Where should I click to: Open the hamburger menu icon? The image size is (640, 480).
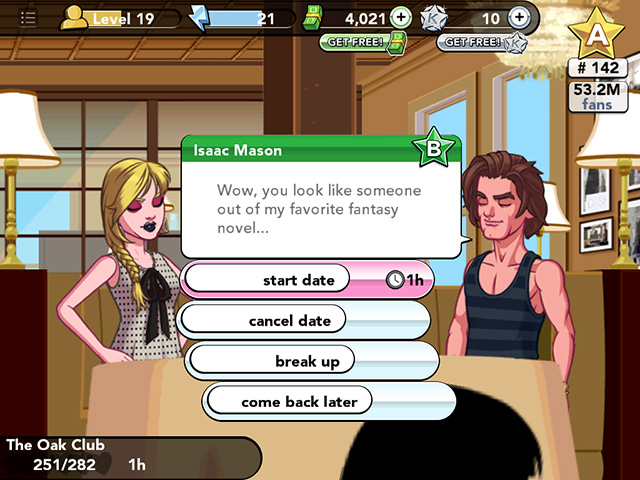point(29,19)
